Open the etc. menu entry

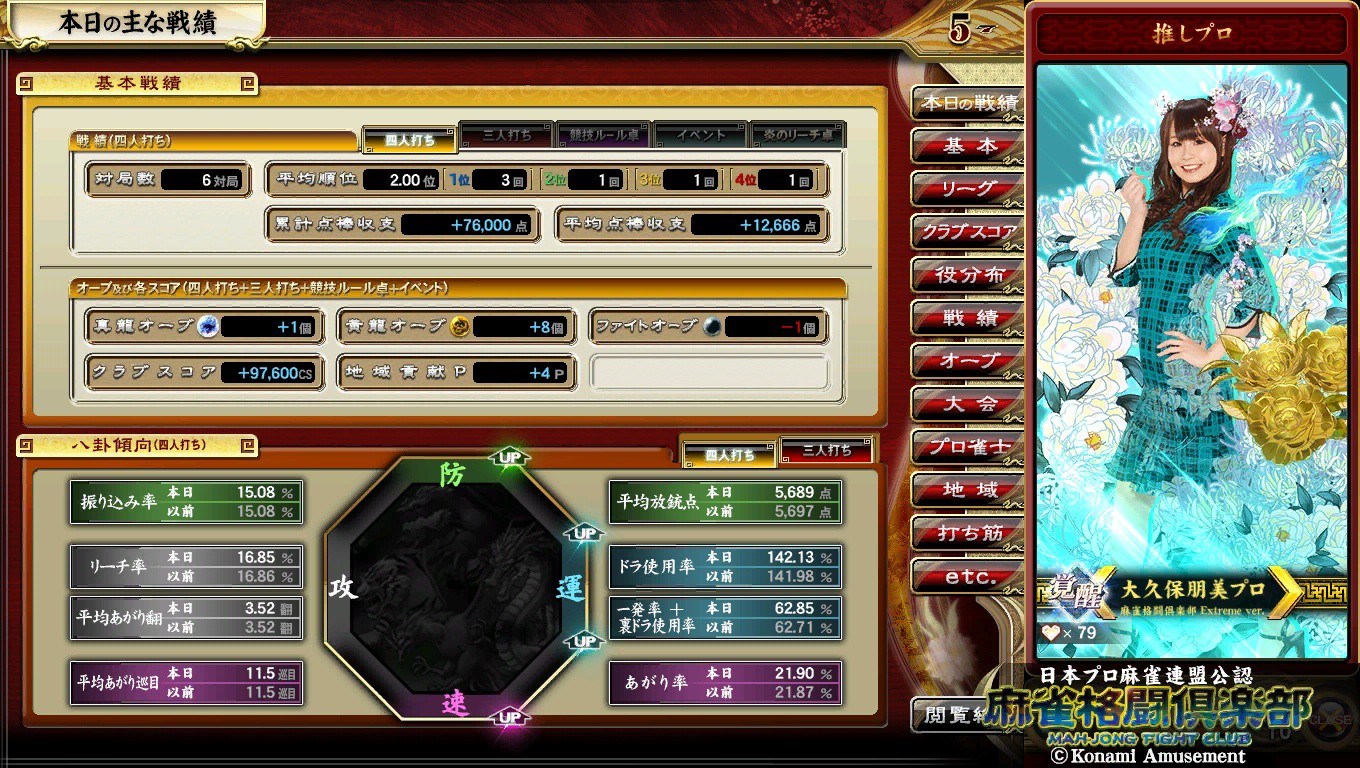(968, 576)
